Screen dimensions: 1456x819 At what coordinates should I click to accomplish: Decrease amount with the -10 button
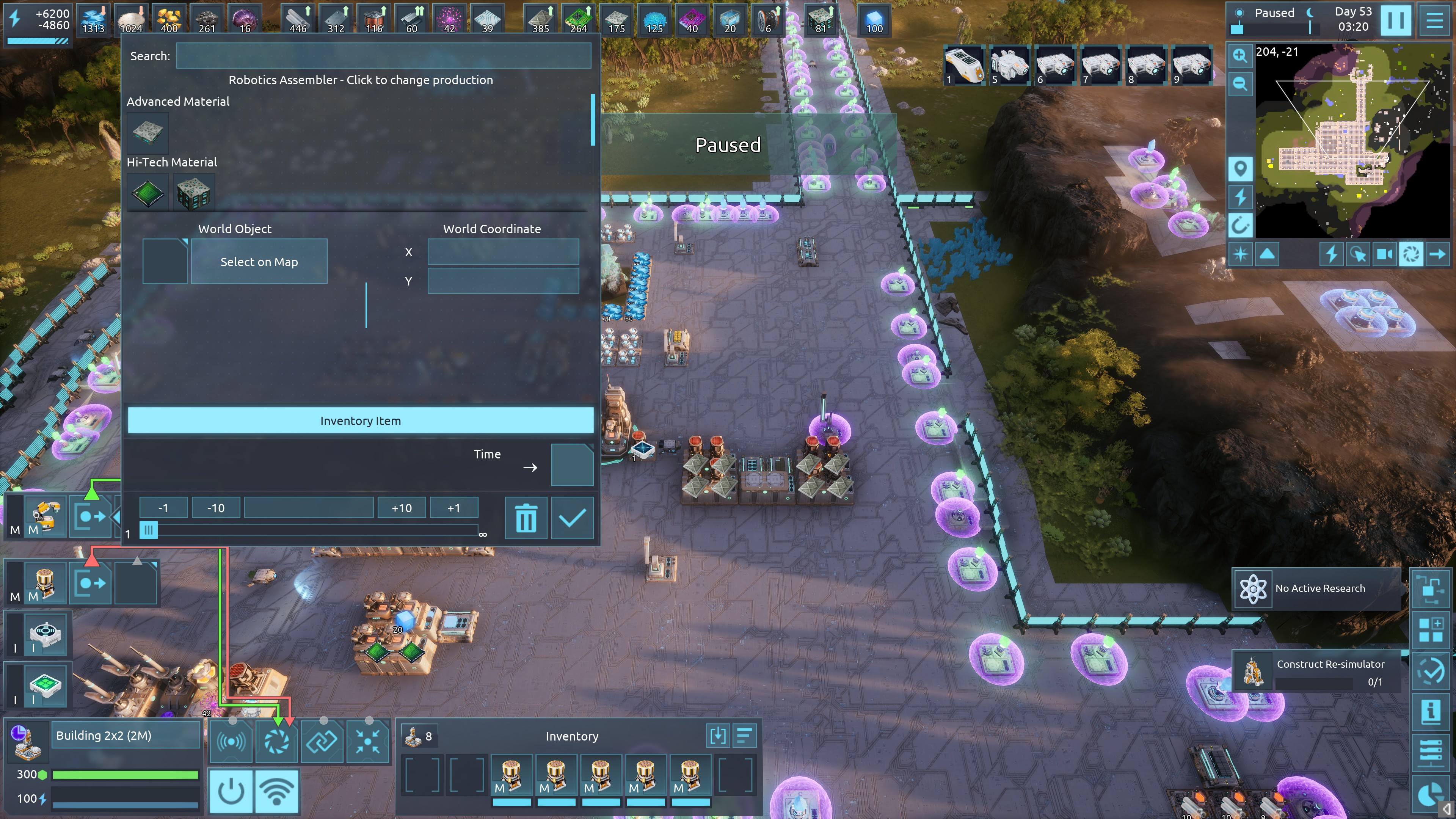[215, 508]
